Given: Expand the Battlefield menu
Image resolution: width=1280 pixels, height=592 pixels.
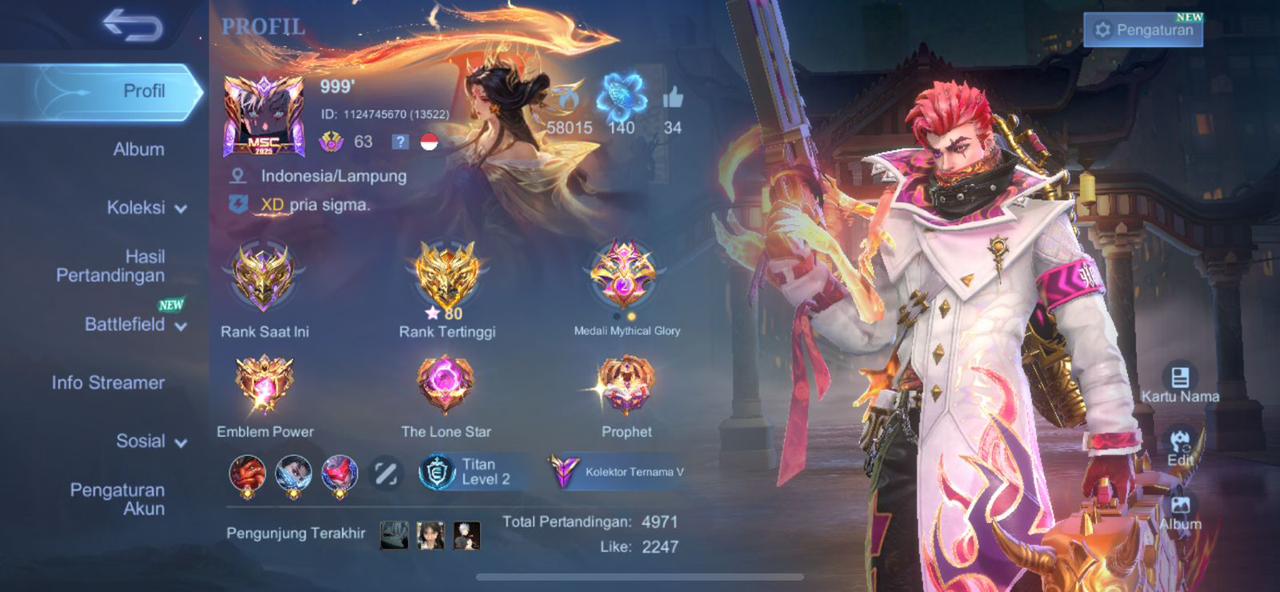Looking at the screenshot, I should [x=135, y=324].
